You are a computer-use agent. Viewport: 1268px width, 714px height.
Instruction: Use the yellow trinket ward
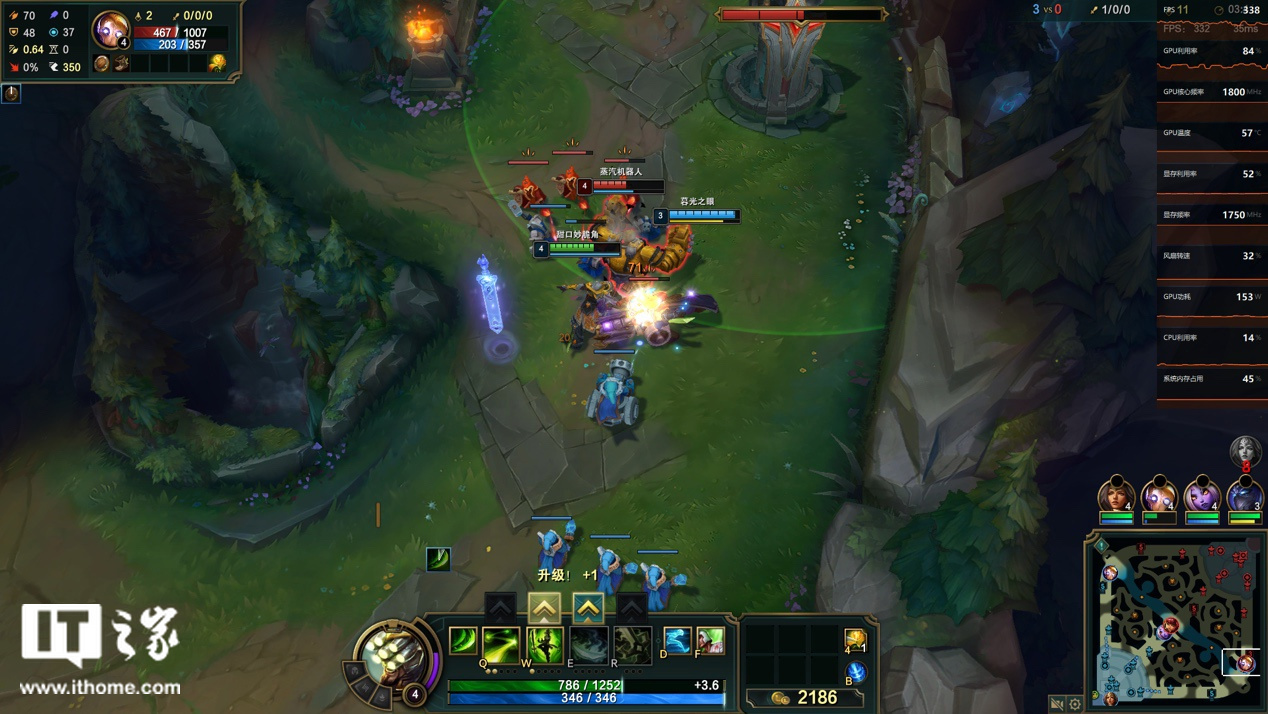(x=855, y=639)
